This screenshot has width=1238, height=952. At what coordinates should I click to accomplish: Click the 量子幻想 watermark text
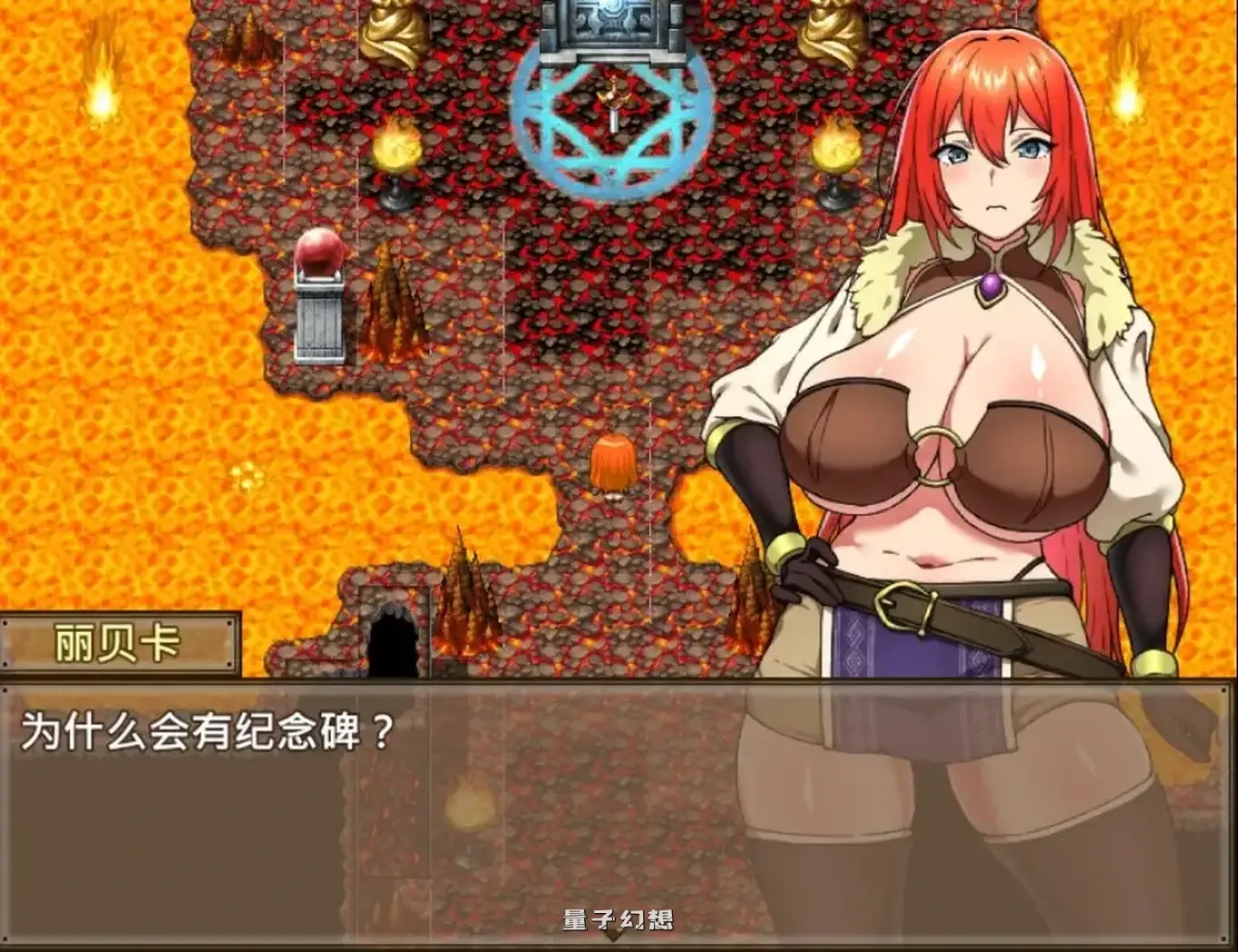[617, 918]
